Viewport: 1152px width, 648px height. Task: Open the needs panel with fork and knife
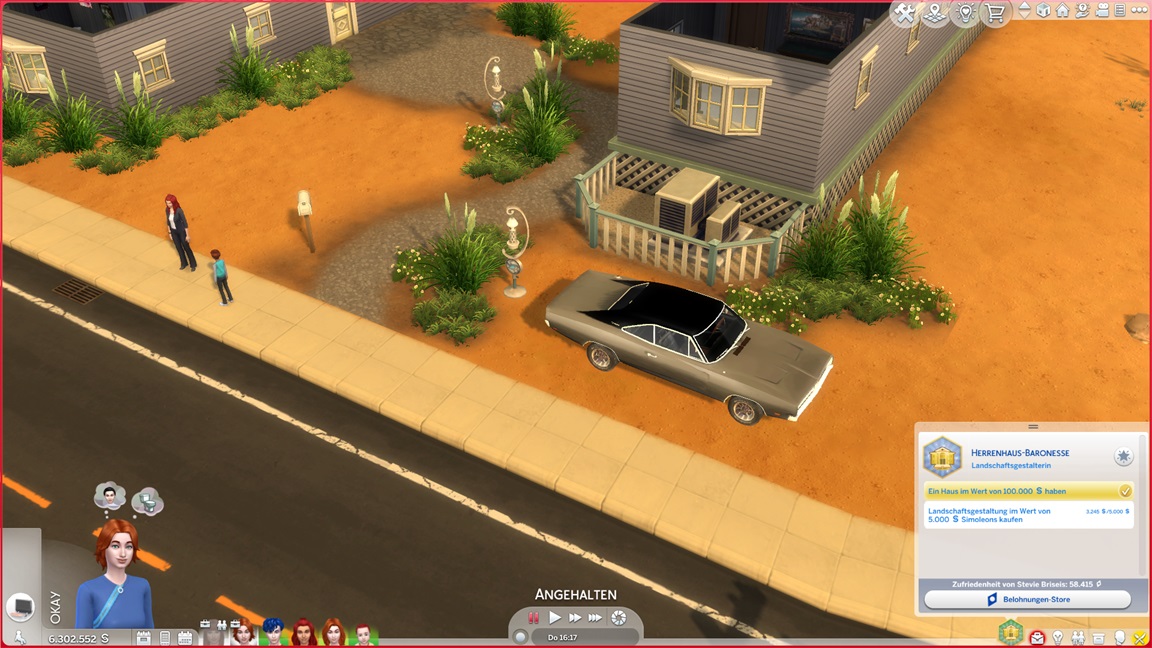coord(1139,637)
